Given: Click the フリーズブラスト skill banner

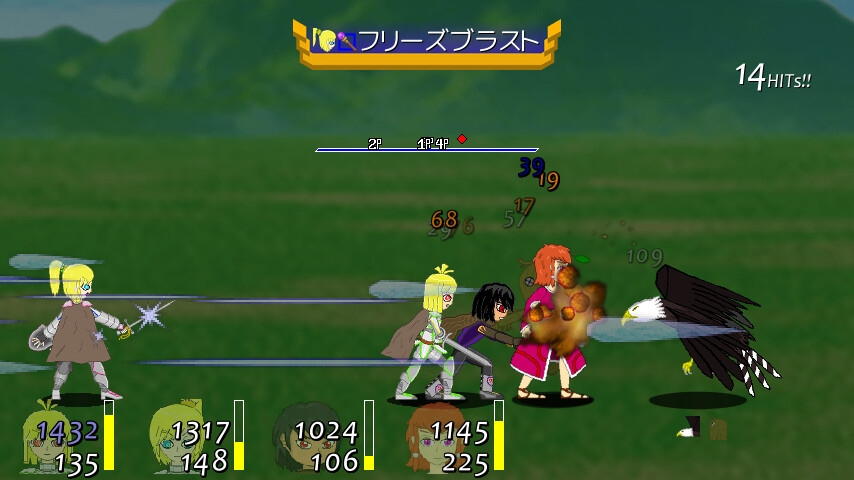Looking at the screenshot, I should click(x=427, y=42).
